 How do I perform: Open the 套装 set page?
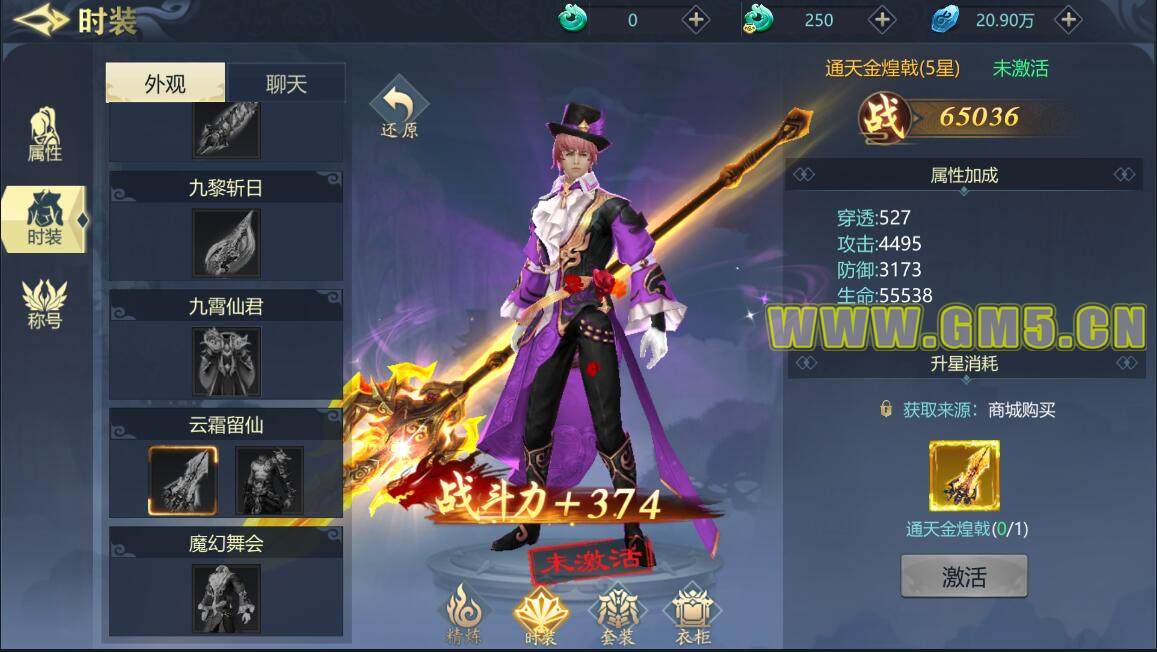[x=619, y=613]
